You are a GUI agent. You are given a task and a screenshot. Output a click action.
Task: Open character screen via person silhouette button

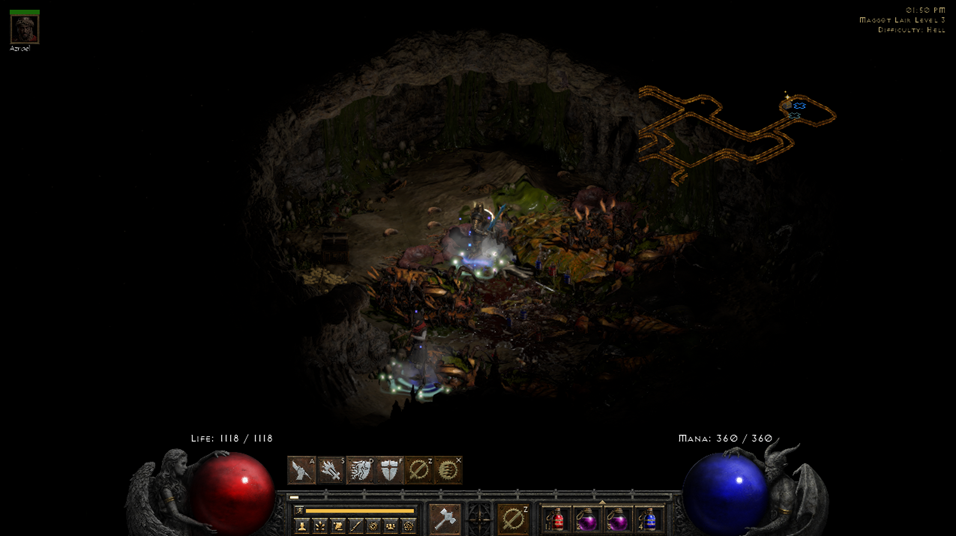(x=302, y=525)
